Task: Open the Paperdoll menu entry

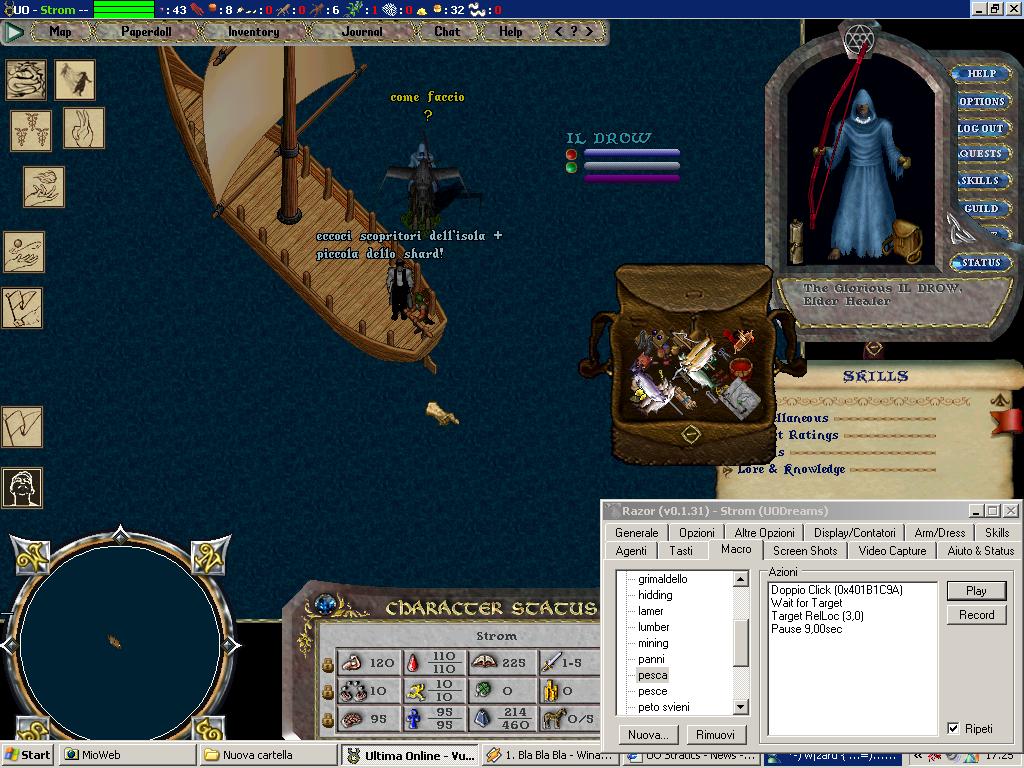Action: (x=146, y=32)
